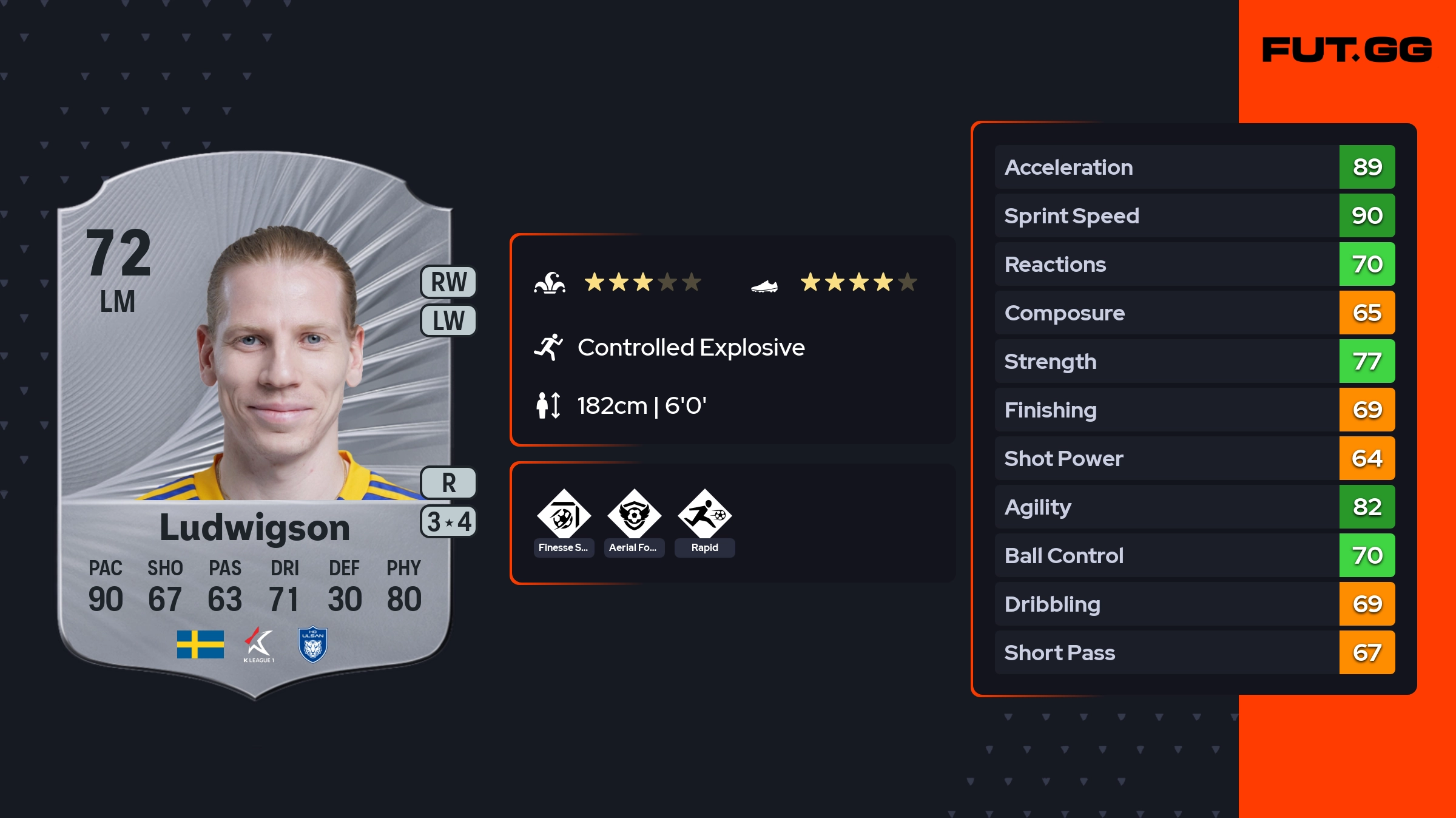Select the Short Pass stat row
This screenshot has width=1456, height=818.
click(x=1195, y=652)
